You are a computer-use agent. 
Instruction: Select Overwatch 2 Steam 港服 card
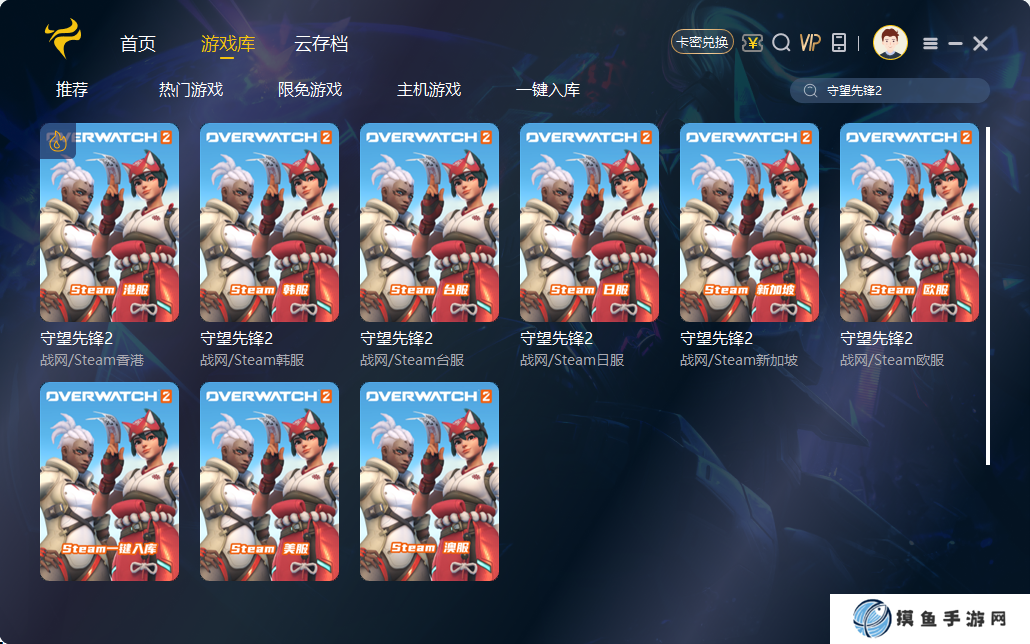coord(109,222)
